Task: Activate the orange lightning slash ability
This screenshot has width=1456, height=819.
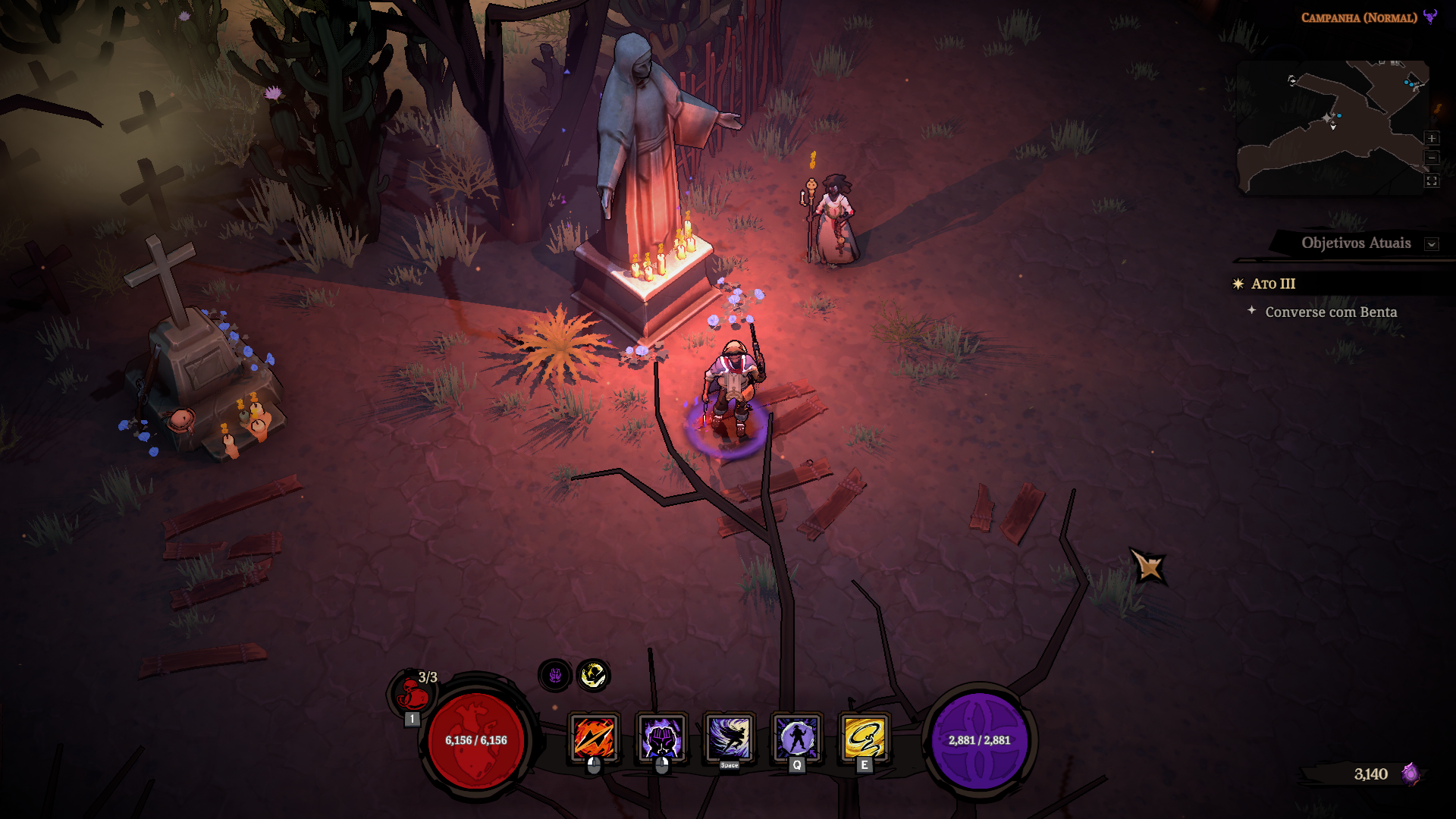Action: pos(594,738)
